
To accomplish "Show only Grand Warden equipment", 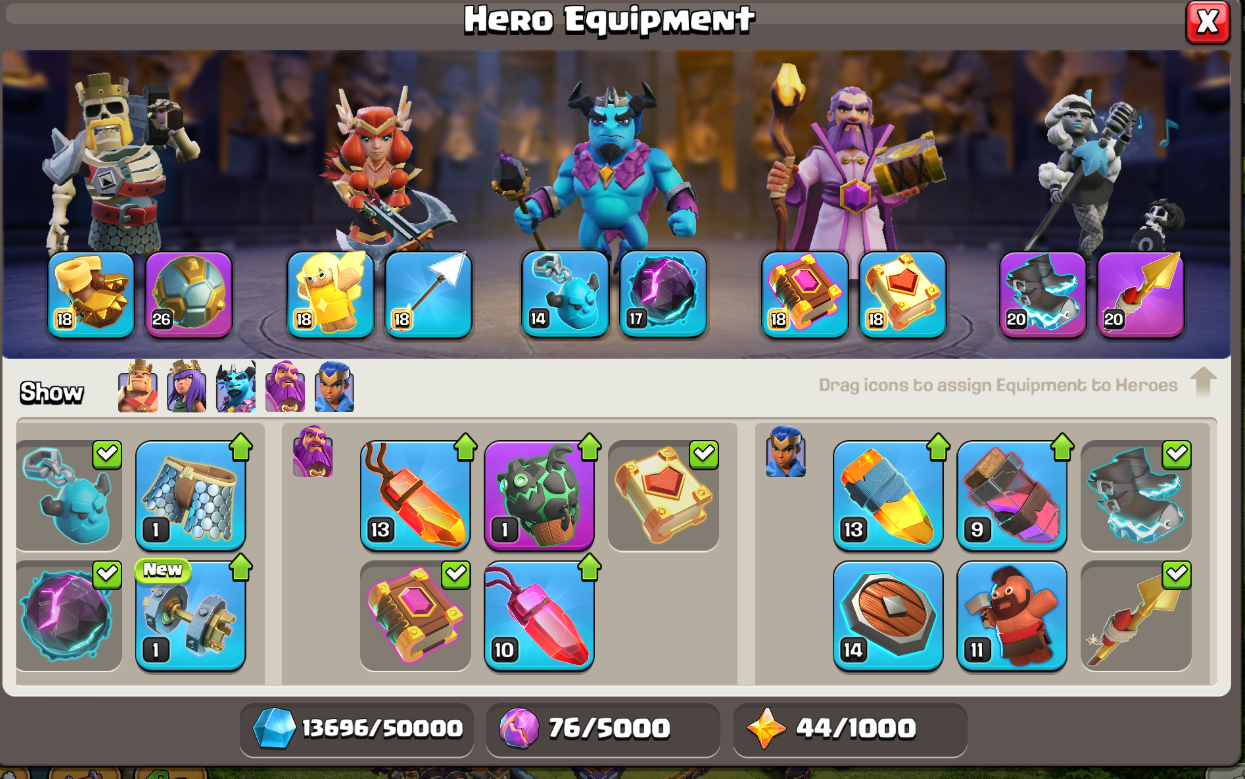I will [x=285, y=387].
